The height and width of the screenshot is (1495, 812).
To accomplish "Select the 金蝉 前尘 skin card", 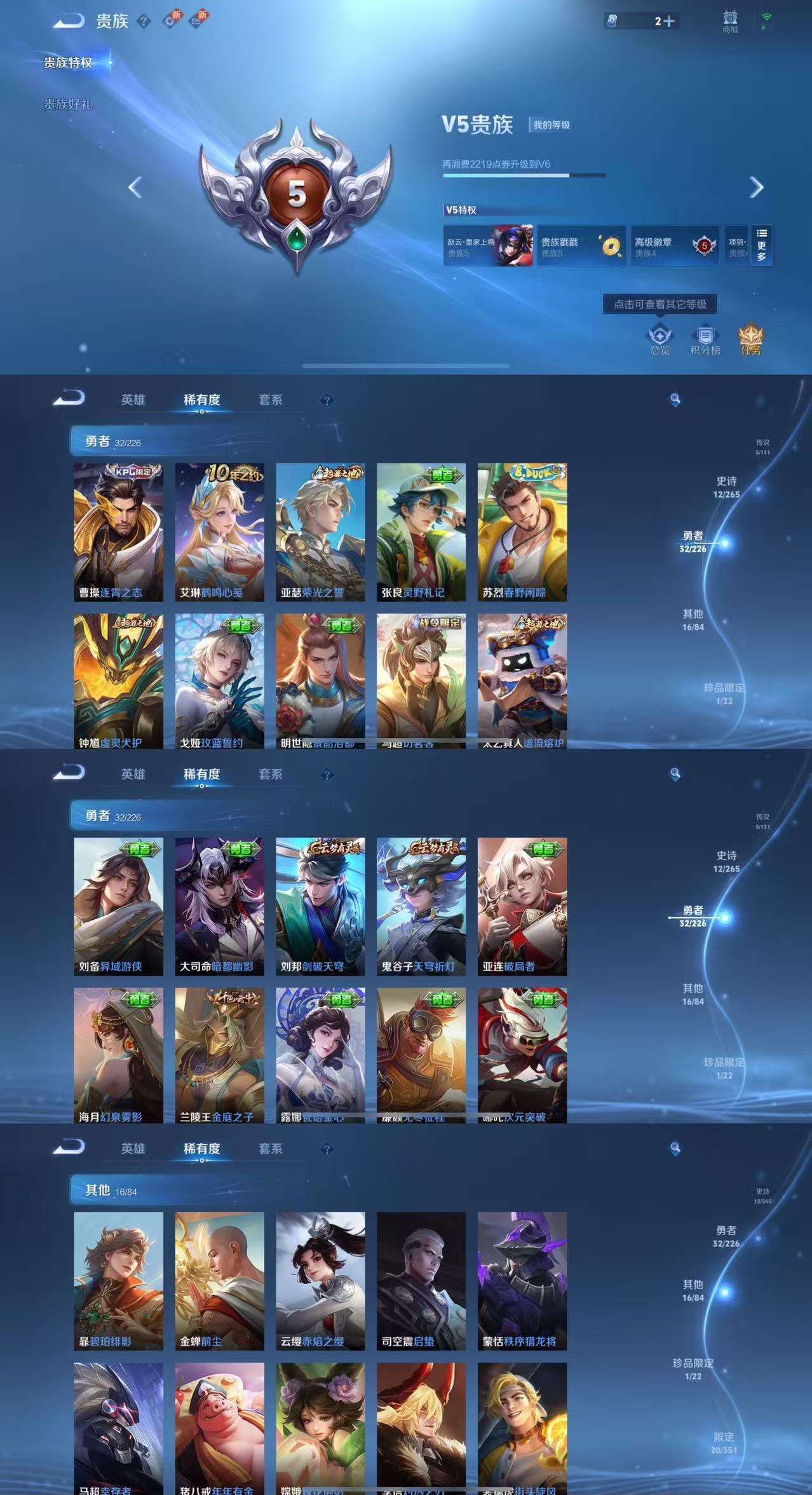I will pos(219,1281).
